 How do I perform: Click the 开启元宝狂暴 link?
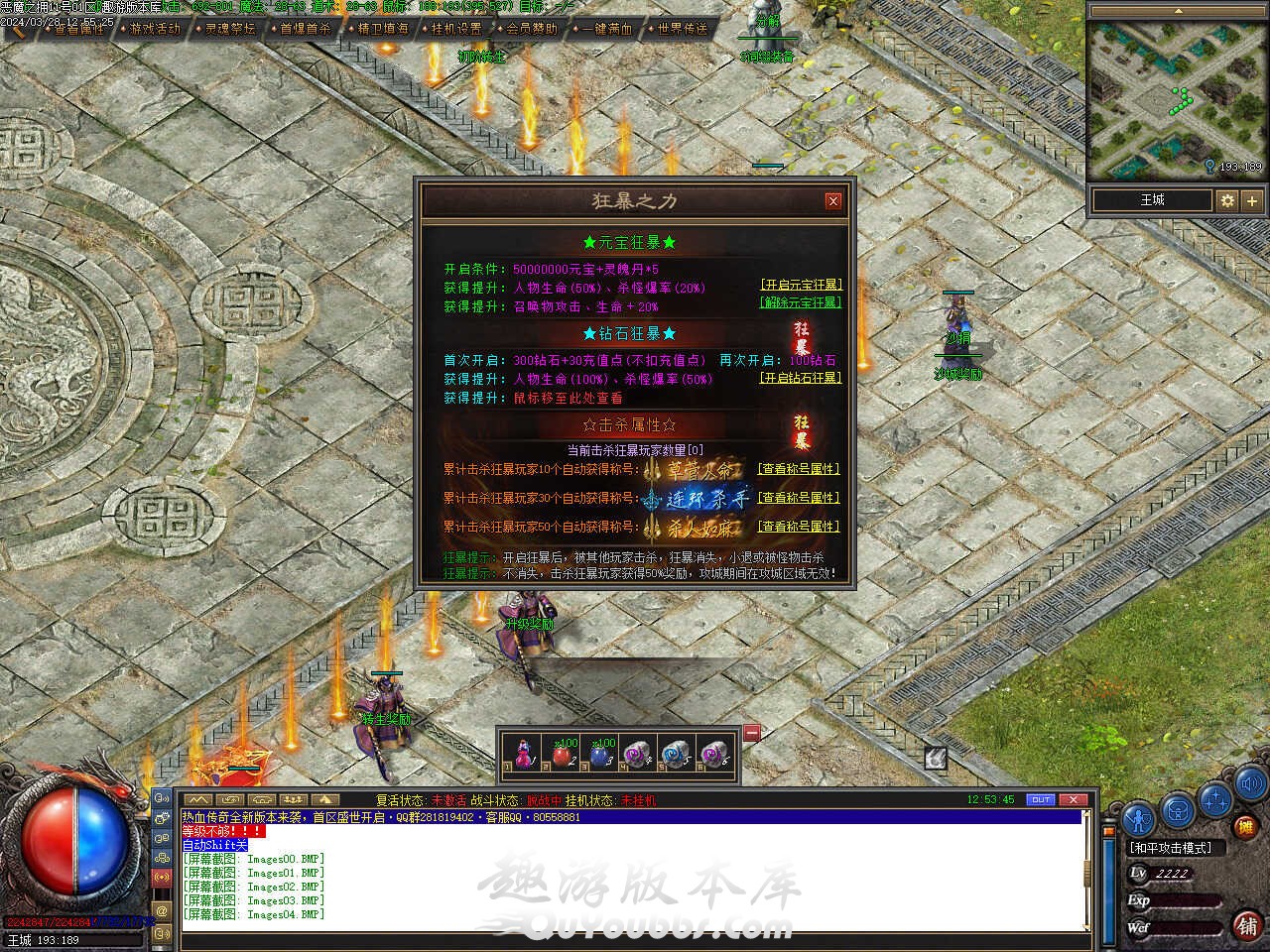tap(801, 285)
